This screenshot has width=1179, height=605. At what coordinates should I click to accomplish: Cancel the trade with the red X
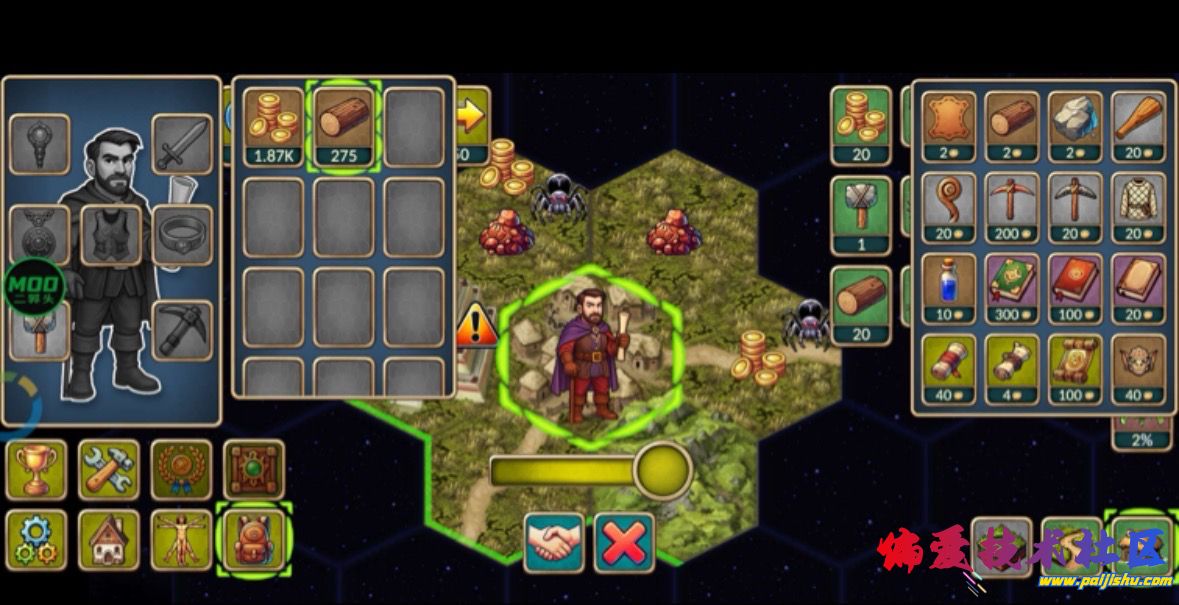pyautogui.click(x=624, y=543)
